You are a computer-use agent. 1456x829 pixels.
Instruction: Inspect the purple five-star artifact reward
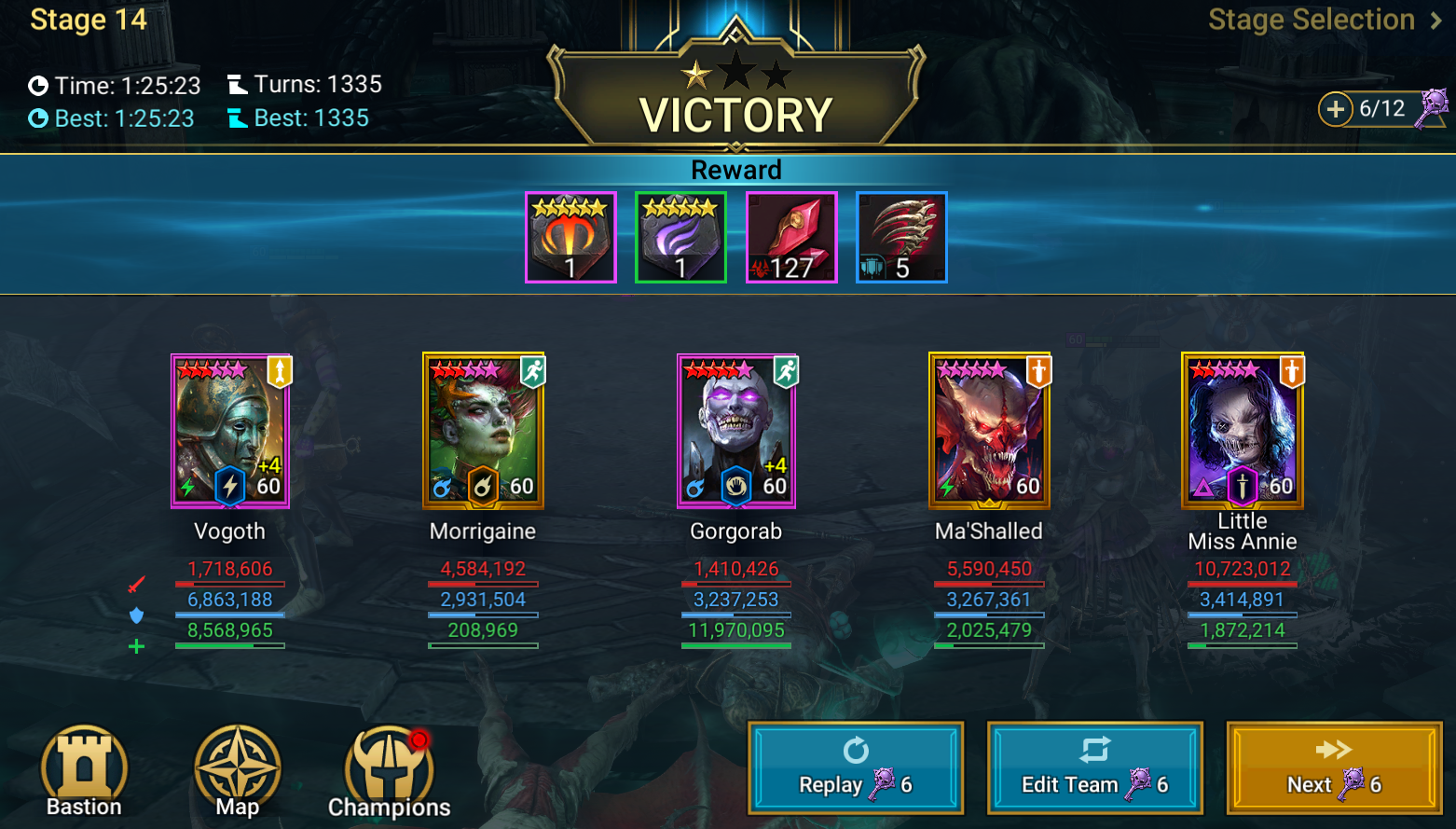(680, 237)
